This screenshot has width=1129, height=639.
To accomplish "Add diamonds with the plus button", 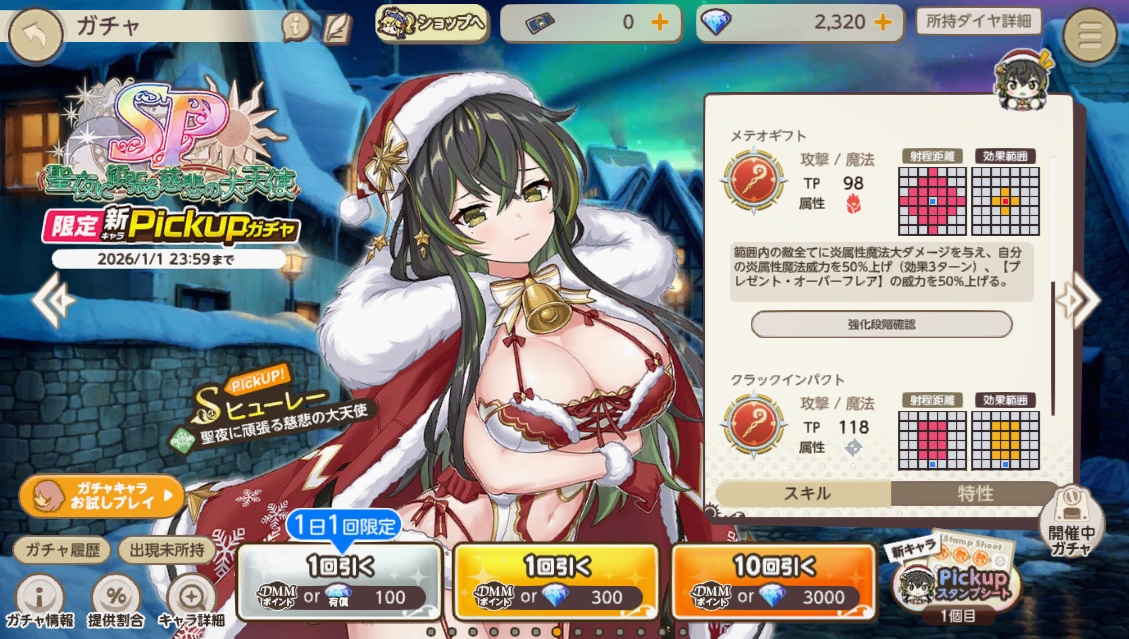I will (883, 23).
